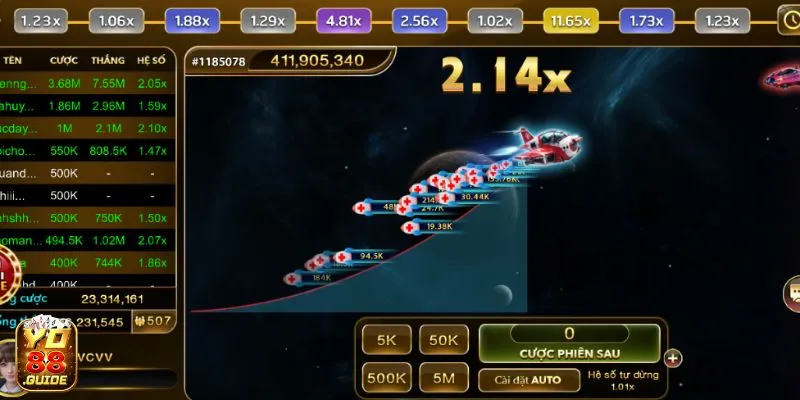This screenshot has width=800, height=400.
Task: Check the 1.88x past round chip
Action: point(192,20)
